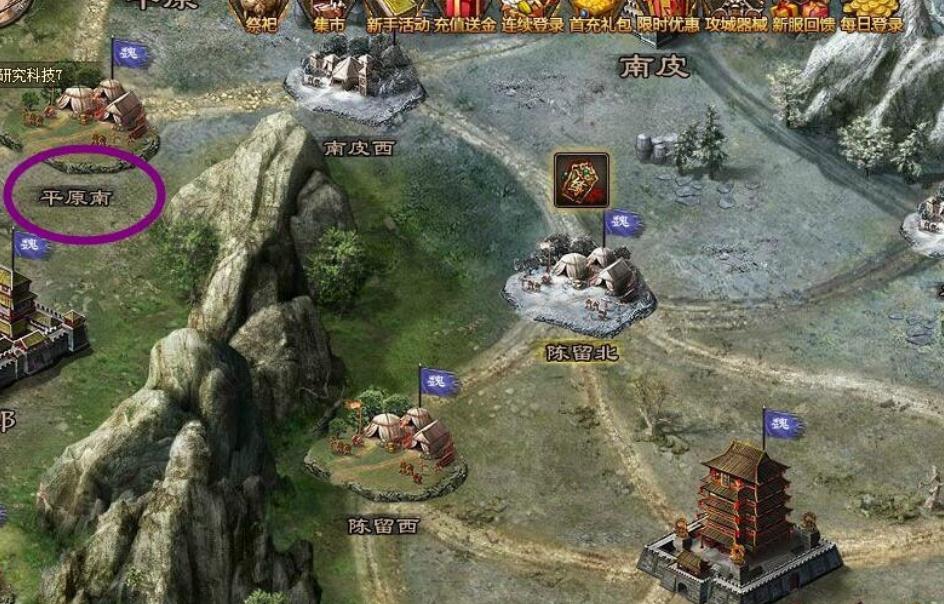Select the 陈留北 camp
Image resolution: width=944 pixels, height=604 pixels.
[580, 278]
